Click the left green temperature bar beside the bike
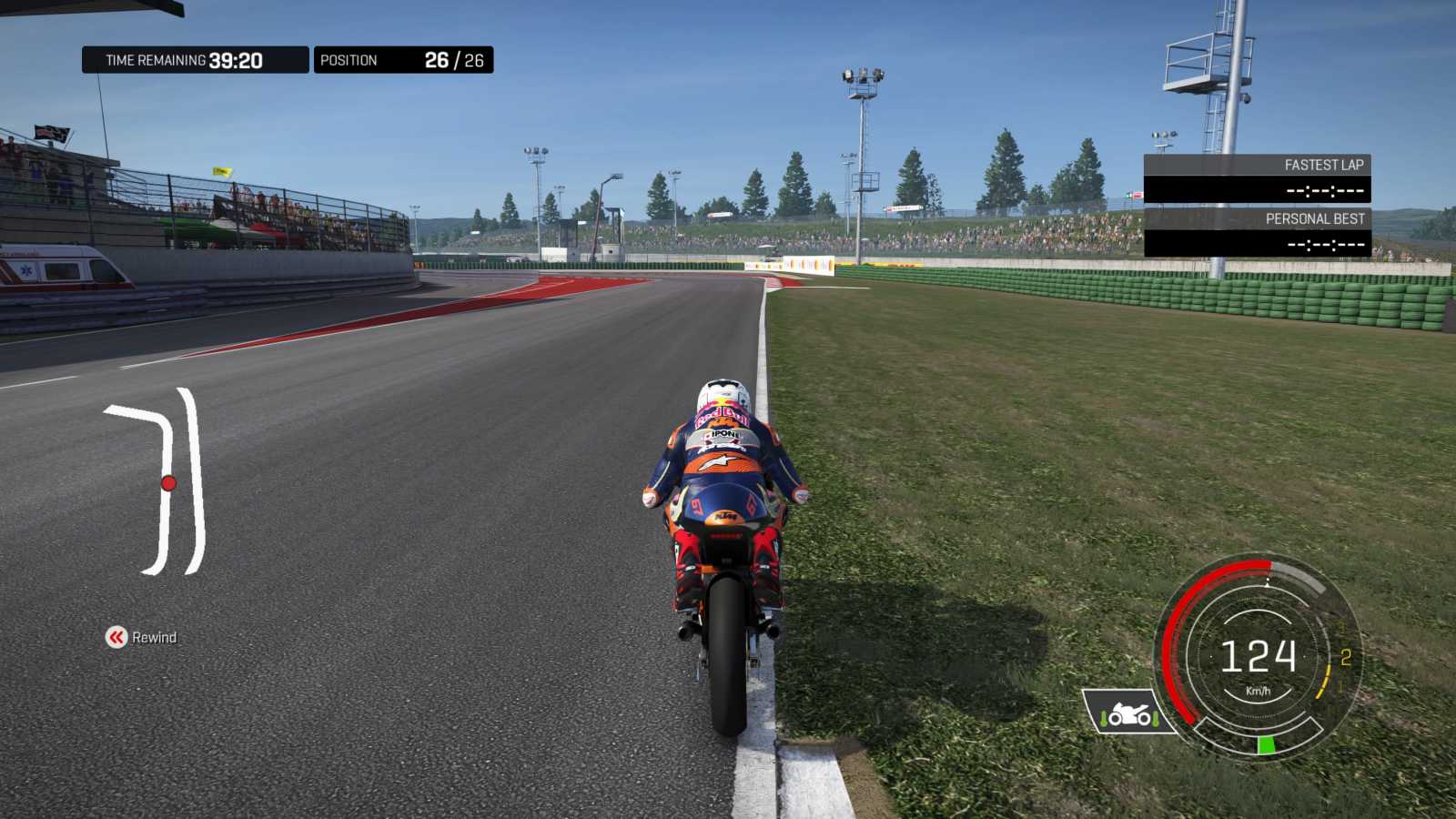Screen dimensions: 1456x819 point(1104,718)
